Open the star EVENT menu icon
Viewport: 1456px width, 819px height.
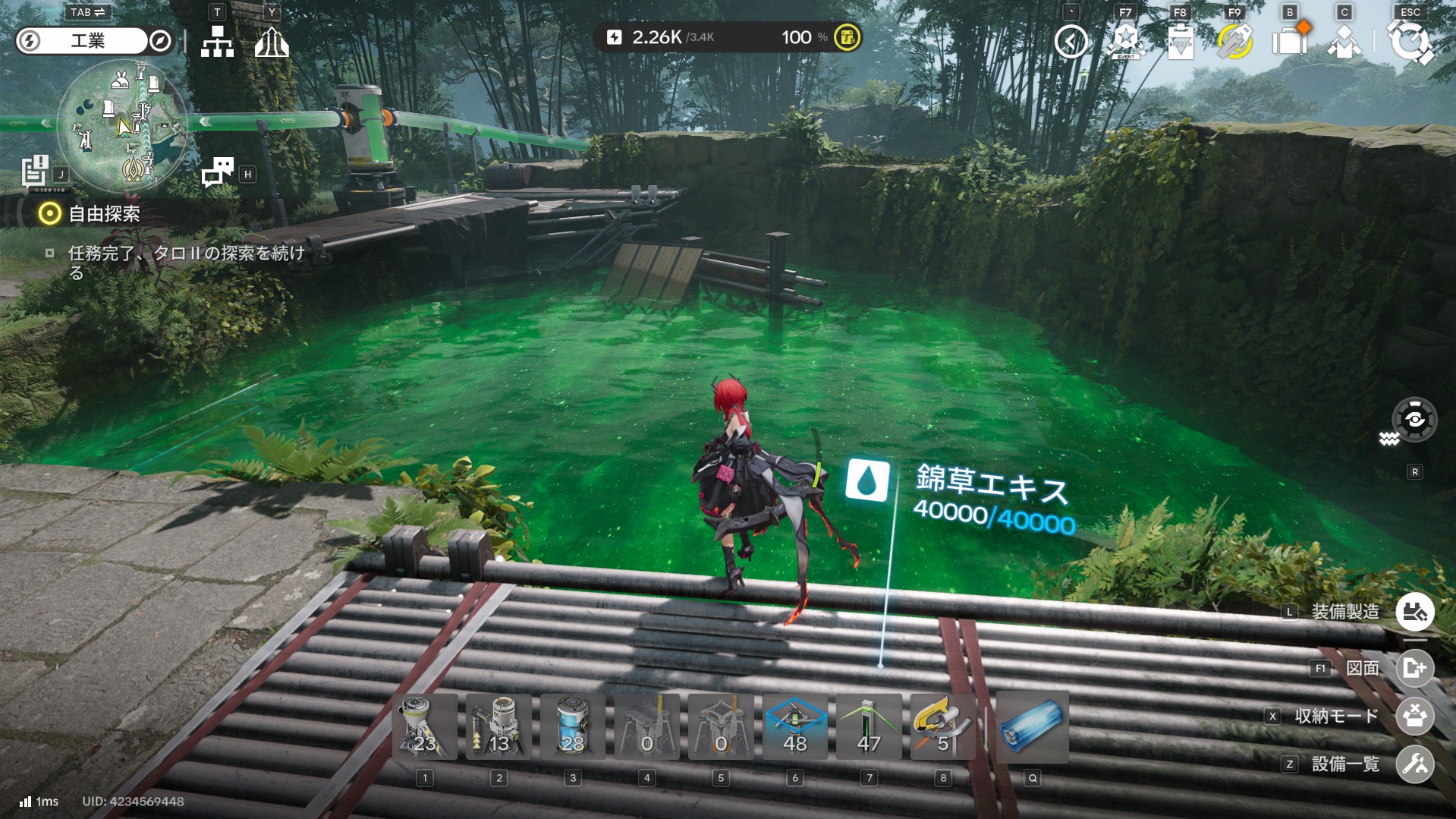tap(1126, 41)
